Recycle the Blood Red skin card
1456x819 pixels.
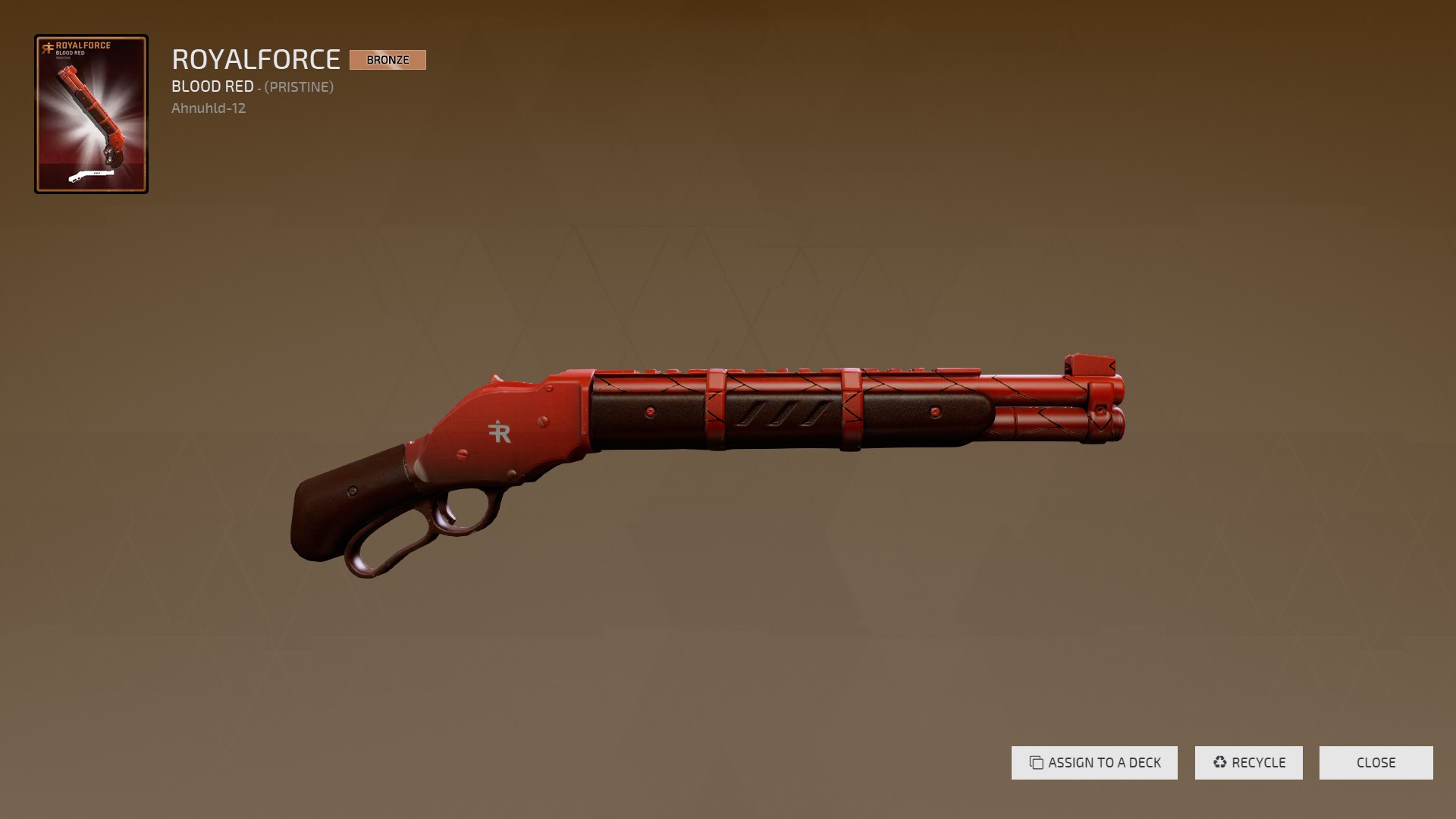pos(1248,763)
